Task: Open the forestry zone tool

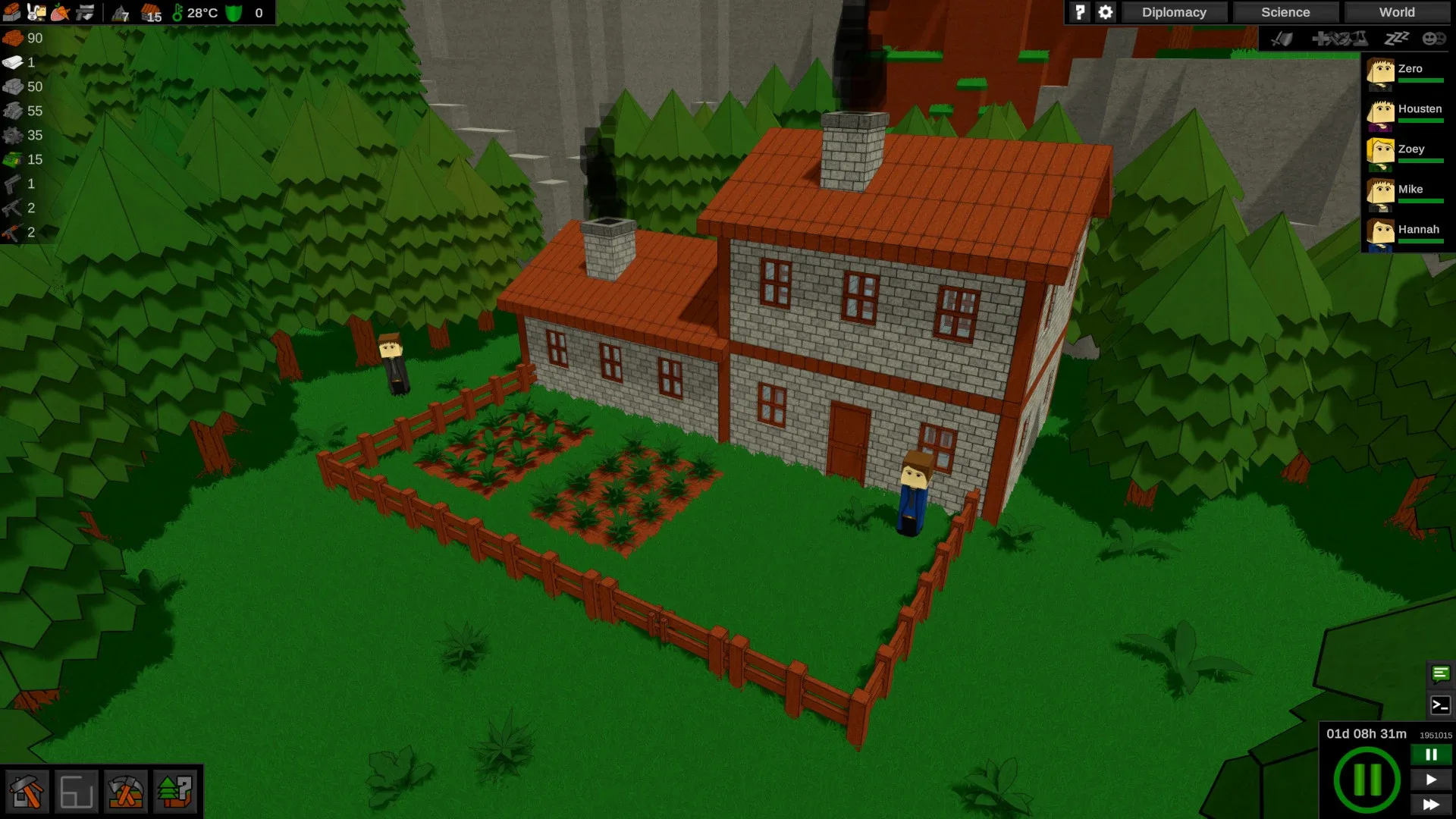Action: click(175, 792)
